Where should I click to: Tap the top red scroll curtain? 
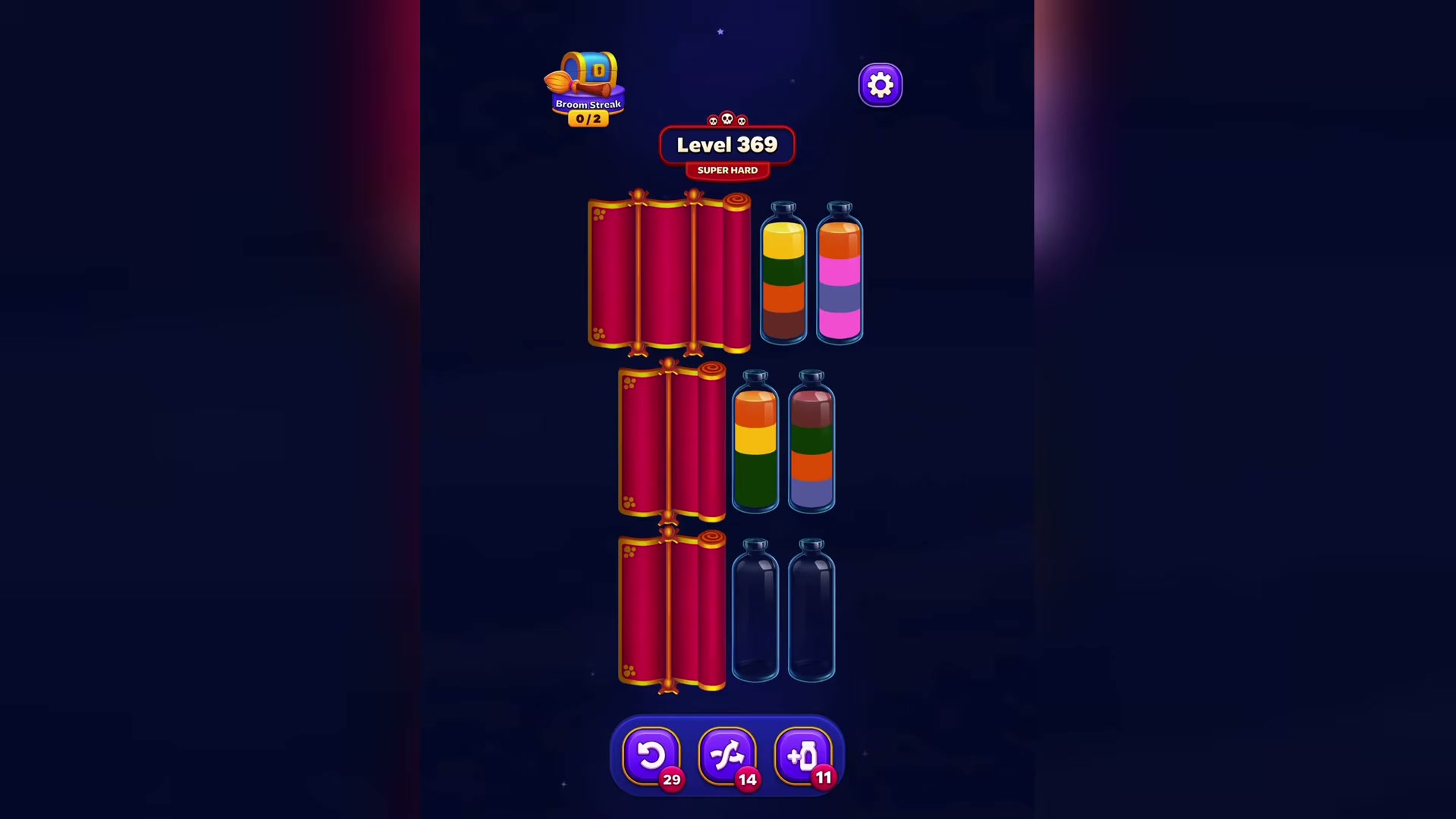click(x=667, y=273)
